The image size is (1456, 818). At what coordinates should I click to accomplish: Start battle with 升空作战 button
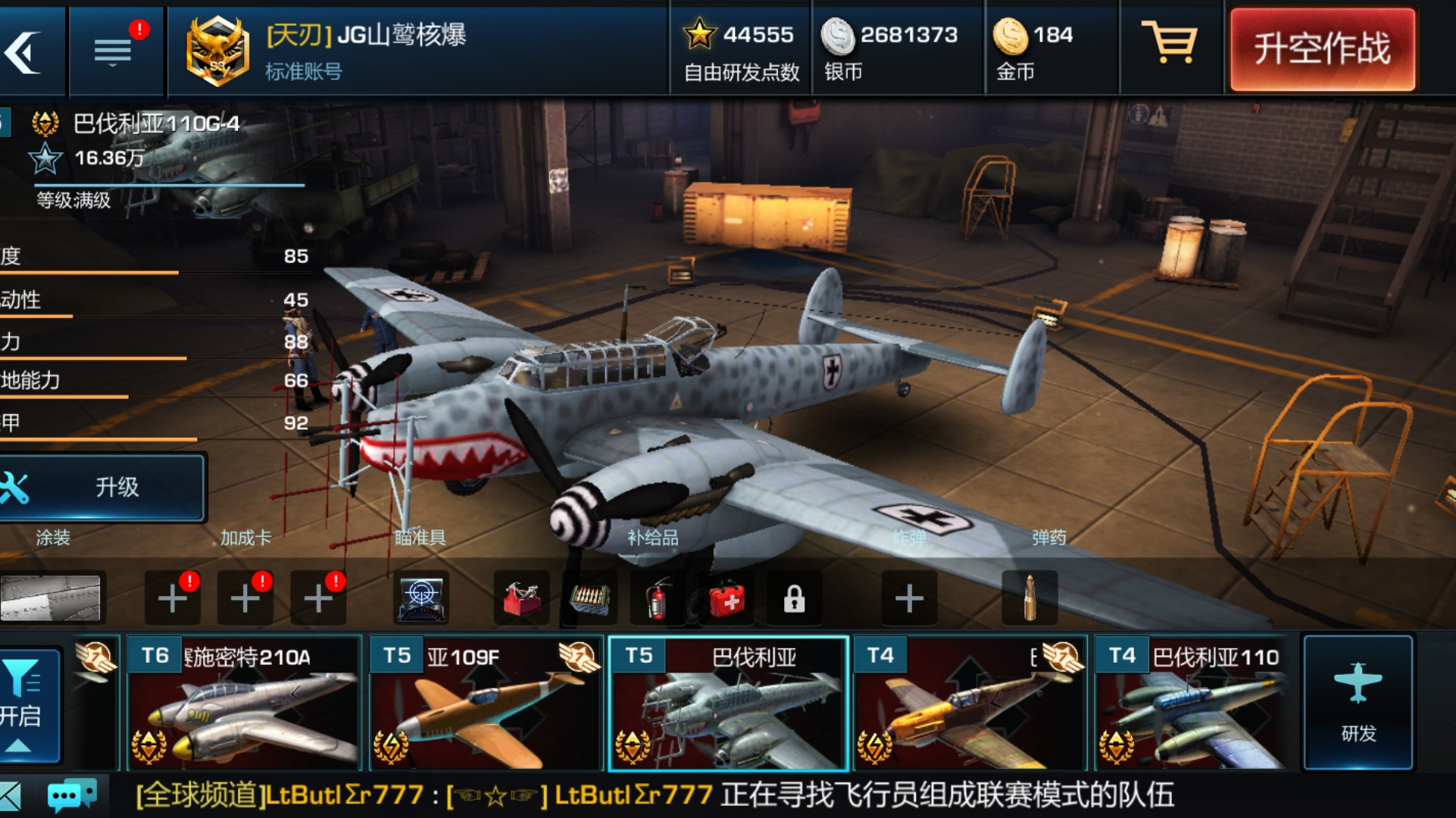pyautogui.click(x=1322, y=50)
